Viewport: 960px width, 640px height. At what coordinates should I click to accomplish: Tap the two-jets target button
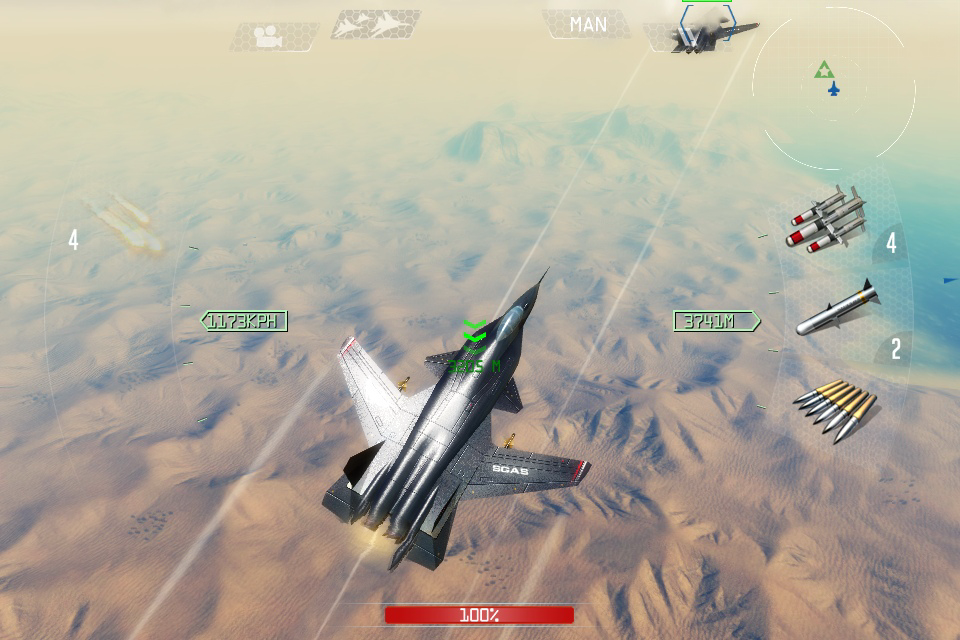pos(375,25)
